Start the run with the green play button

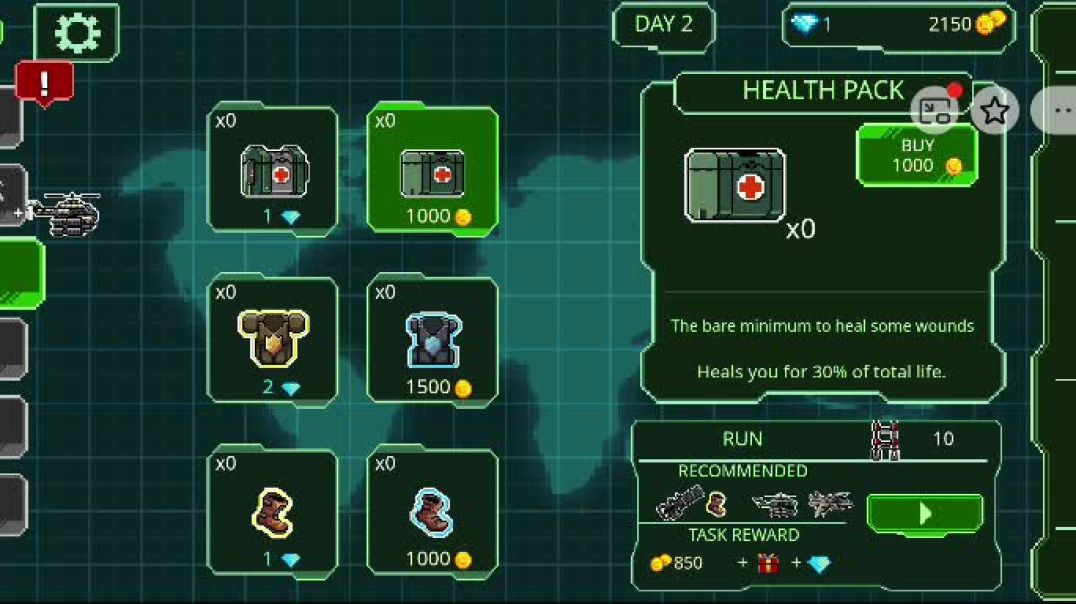point(924,514)
